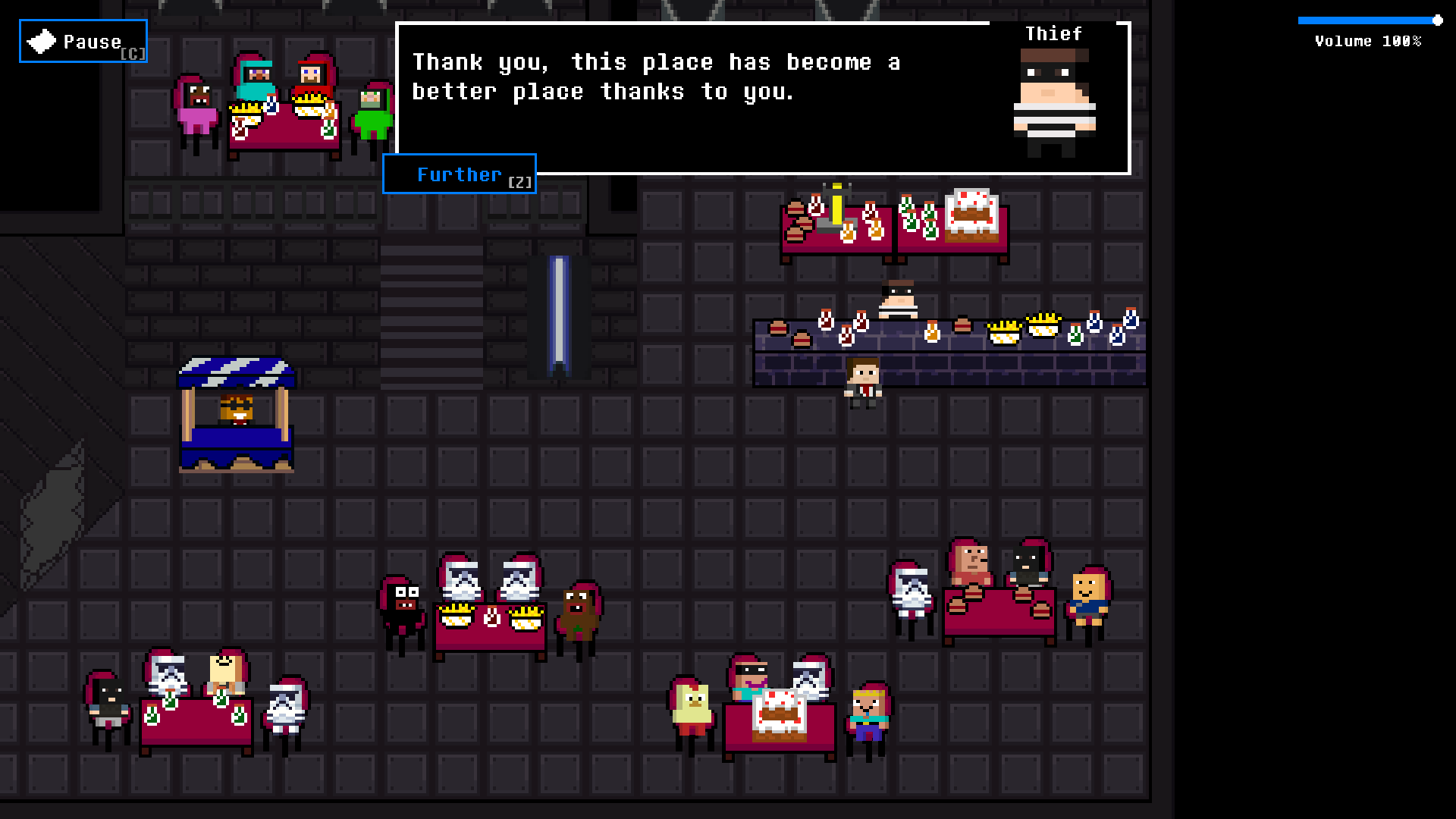Select the blonde princess near the bottom cake table
The width and height of the screenshot is (1456, 819).
(868, 713)
